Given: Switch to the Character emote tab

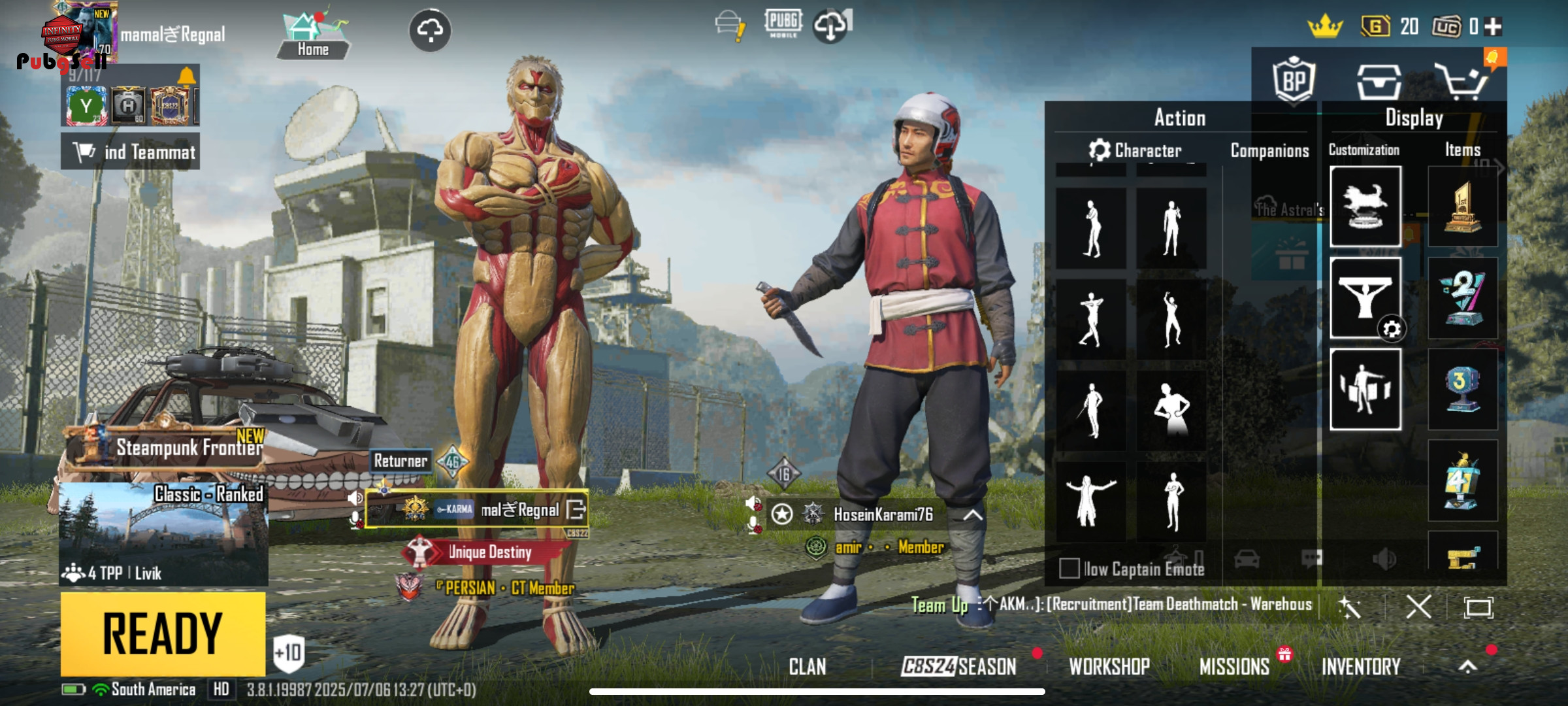Looking at the screenshot, I should pyautogui.click(x=1135, y=150).
